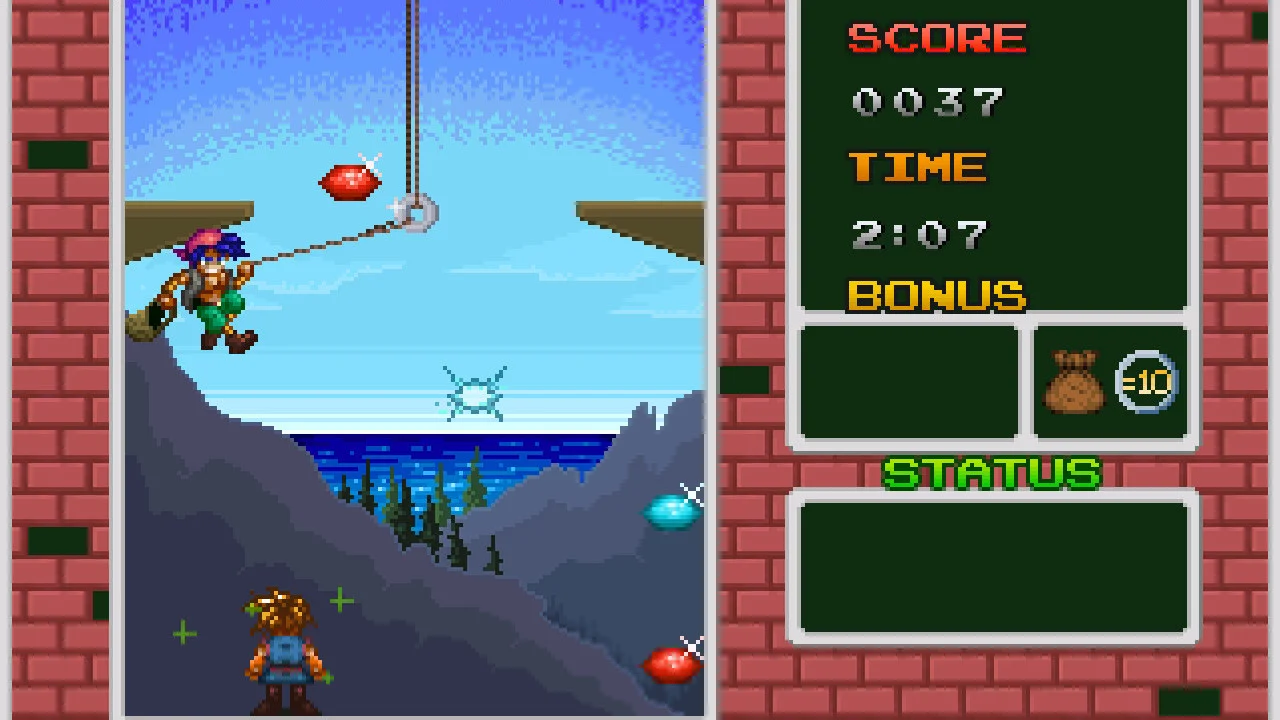Image resolution: width=1280 pixels, height=720 pixels.
Task: Click the TIME label
Action: coord(917,167)
